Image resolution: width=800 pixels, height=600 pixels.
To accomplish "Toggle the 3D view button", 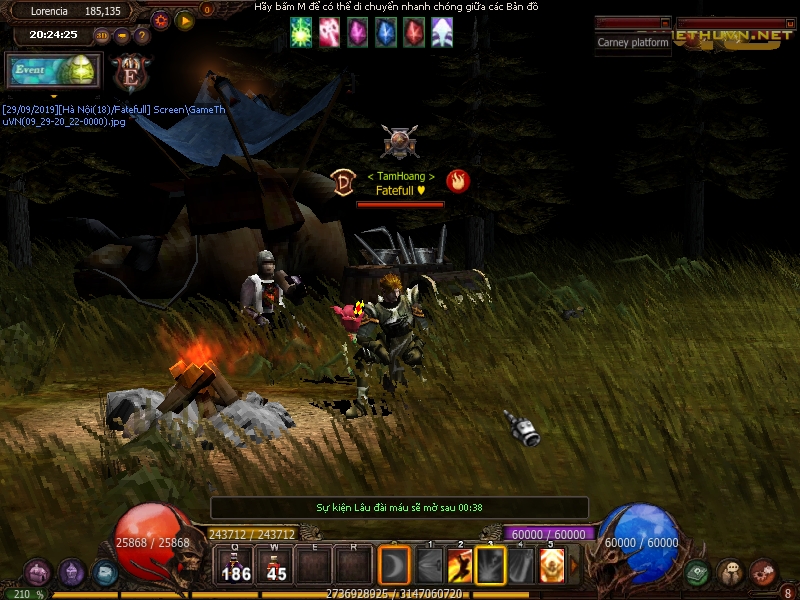I will (x=102, y=35).
